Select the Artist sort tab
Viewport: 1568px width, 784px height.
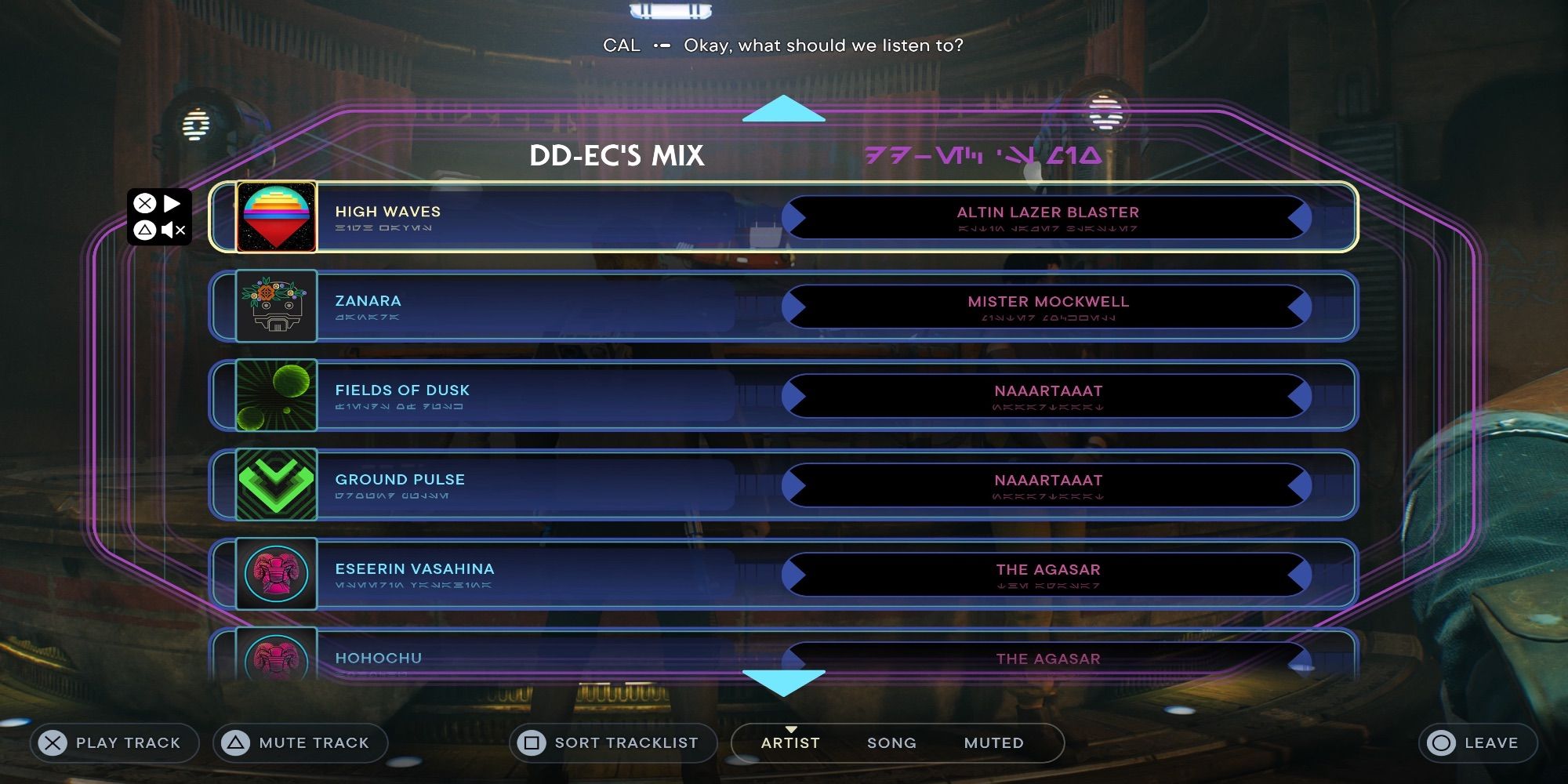791,742
